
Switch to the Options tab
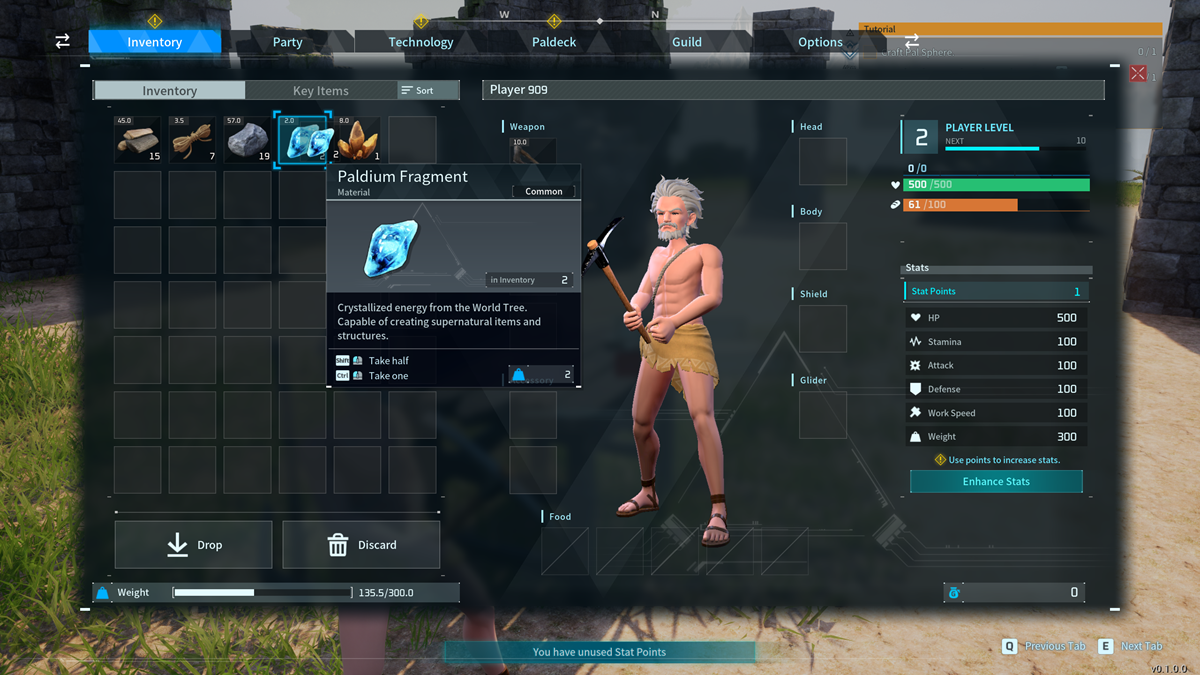[x=820, y=42]
